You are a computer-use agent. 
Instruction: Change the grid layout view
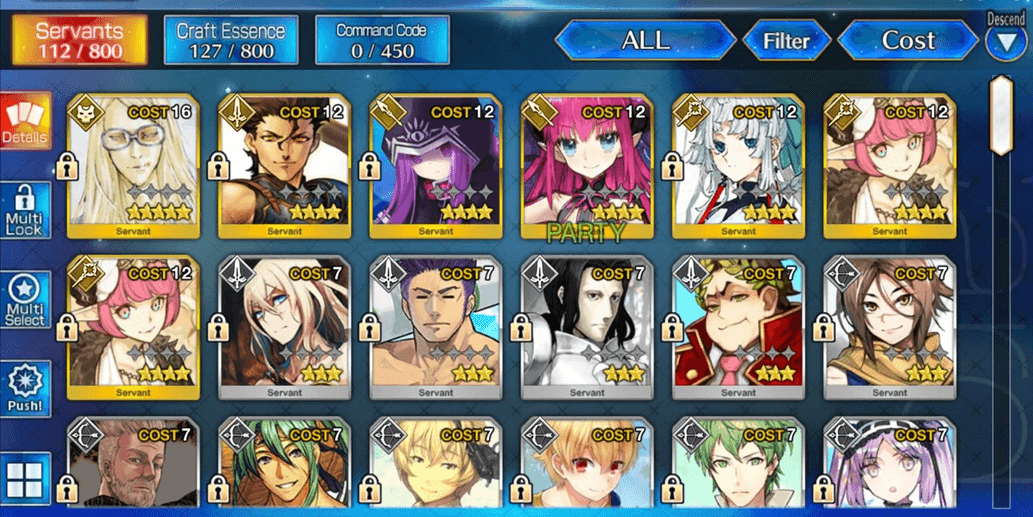26,478
